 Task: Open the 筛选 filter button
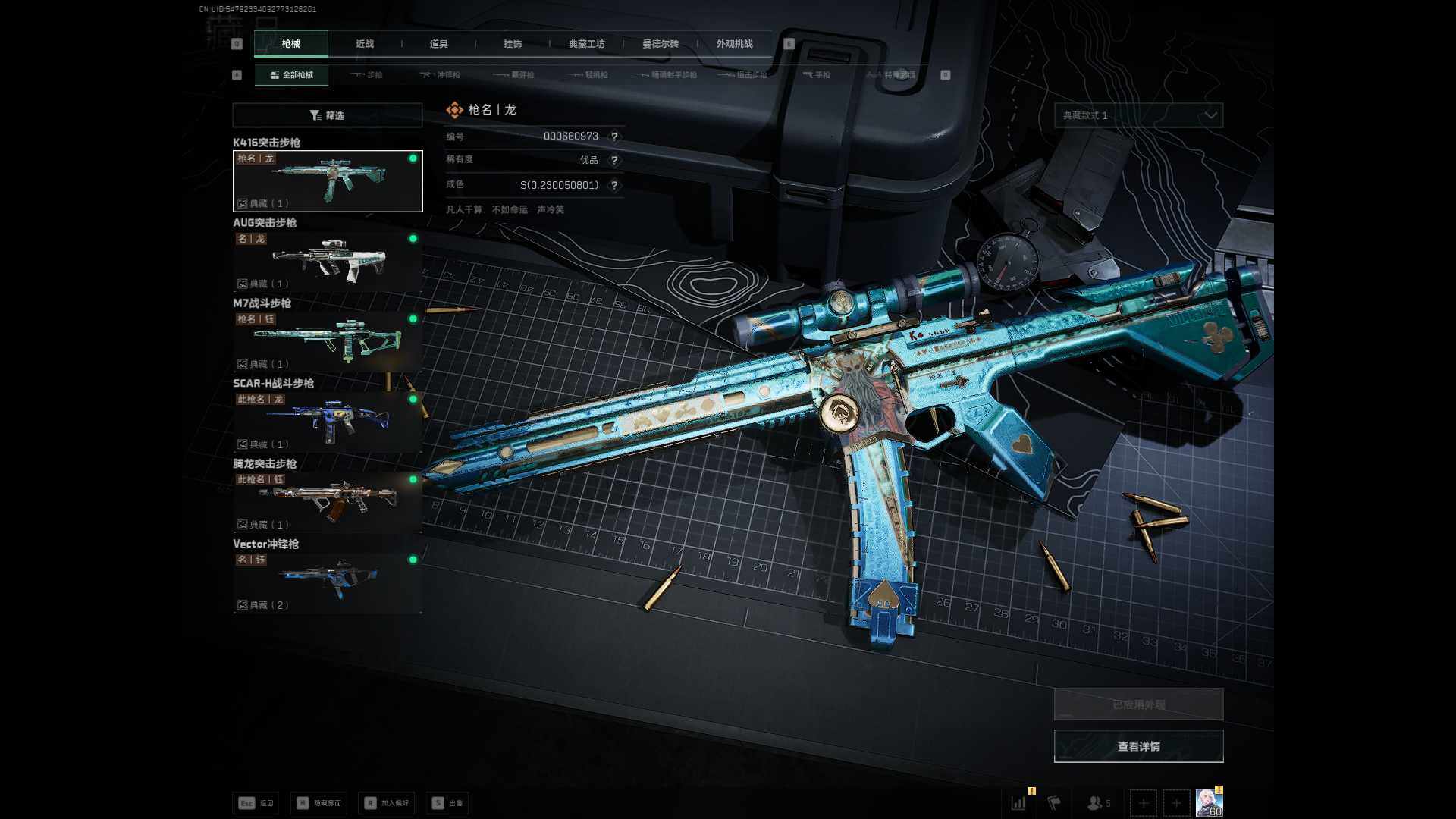pyautogui.click(x=327, y=115)
